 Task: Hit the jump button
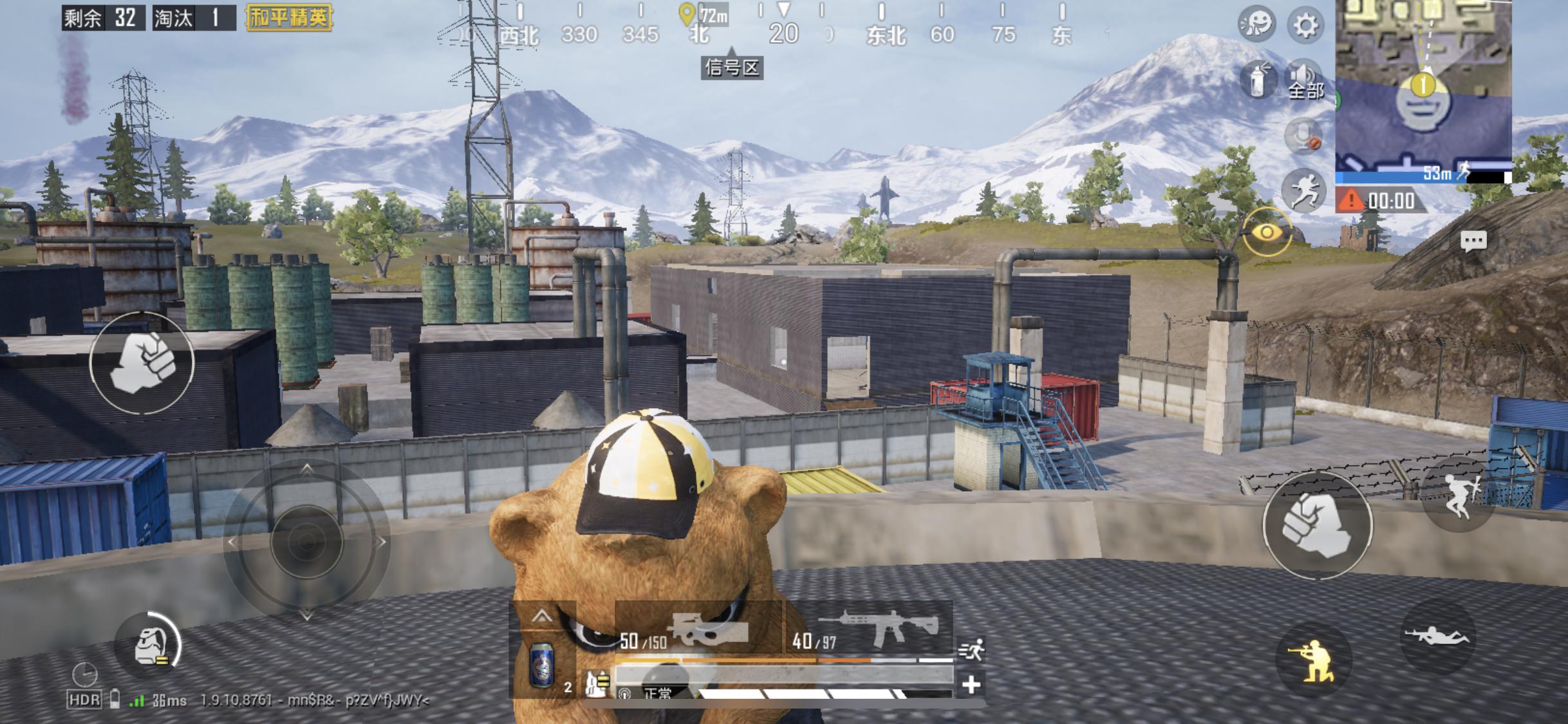click(1458, 496)
